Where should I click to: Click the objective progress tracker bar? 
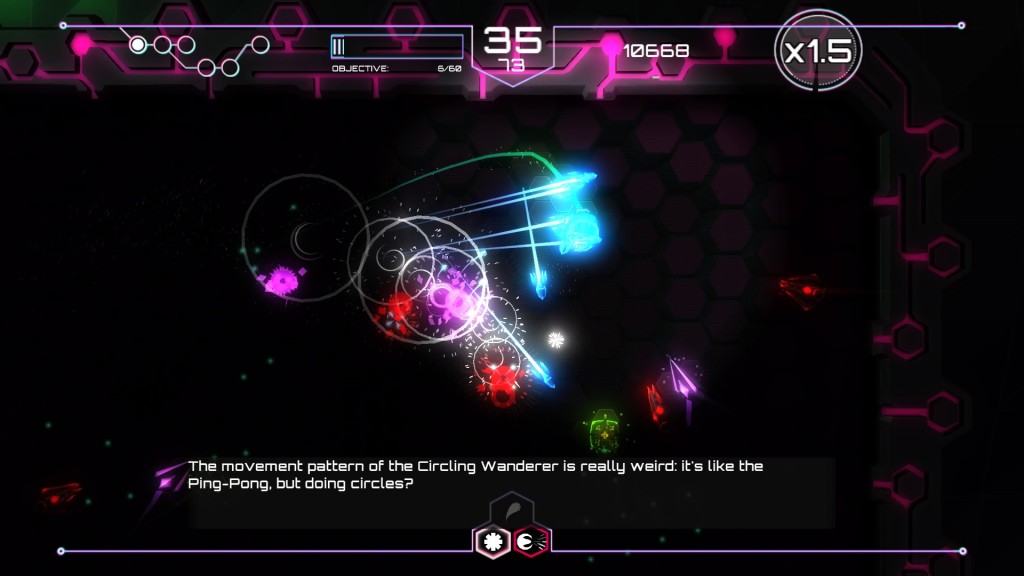397,46
